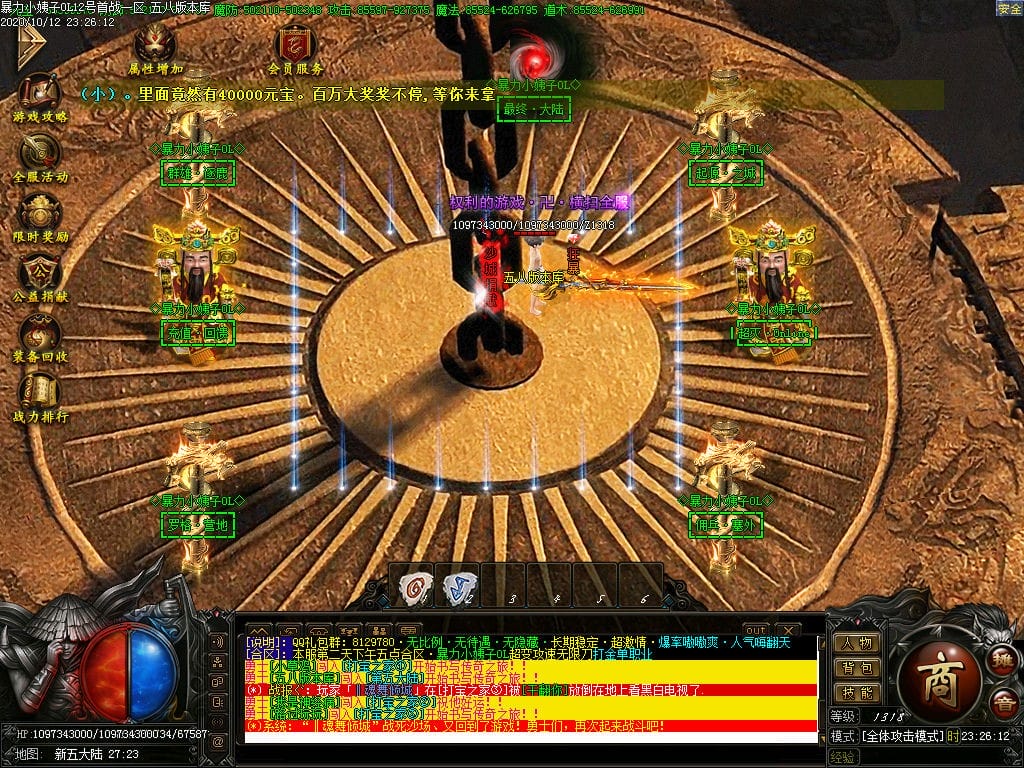This screenshot has width=1024, height=768.
Task: Close the chat panel with the X button
Action: point(788,630)
